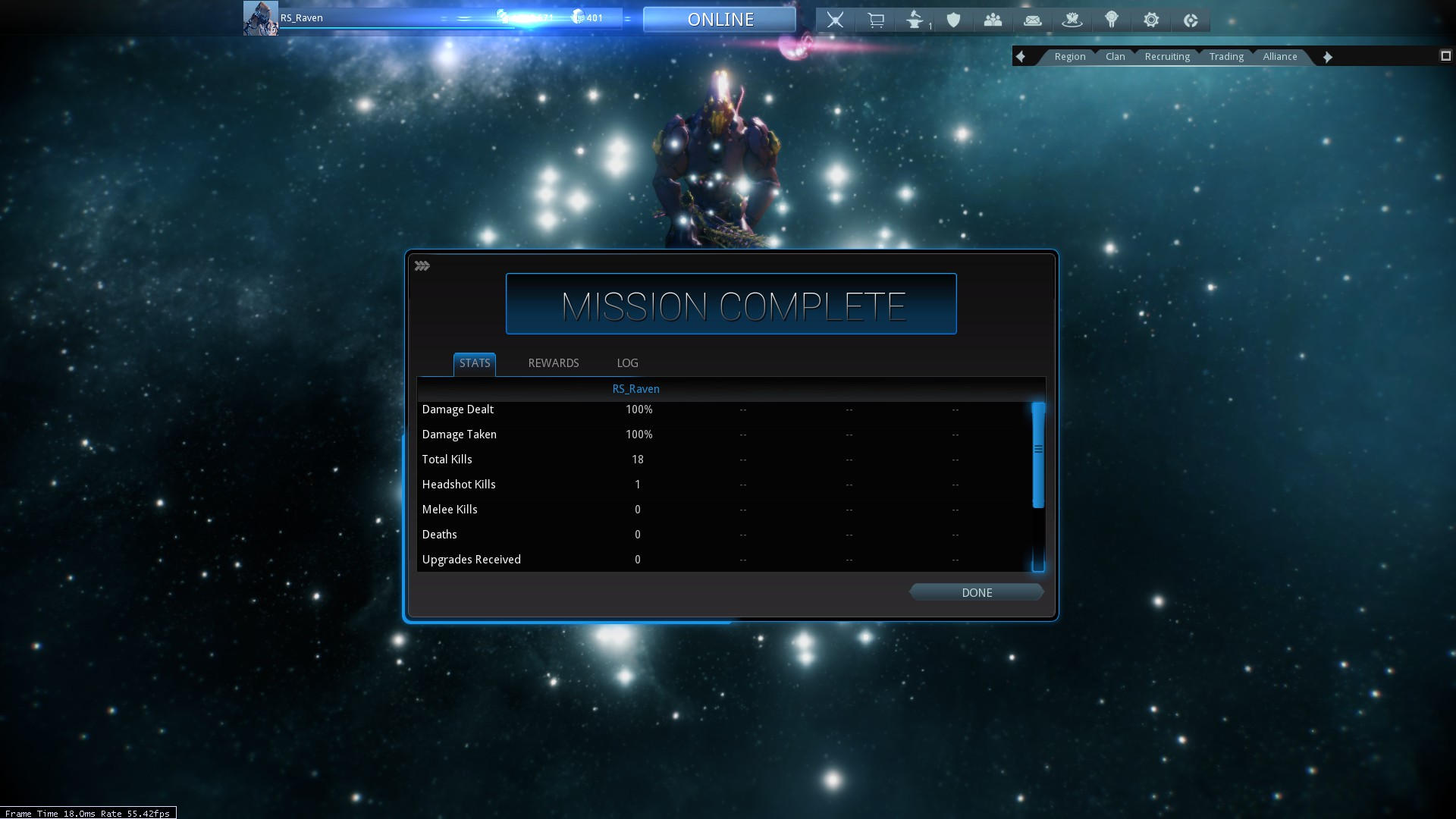This screenshot has height=819, width=1456.
Task: Check the inbox envelope icon
Action: [x=1032, y=20]
